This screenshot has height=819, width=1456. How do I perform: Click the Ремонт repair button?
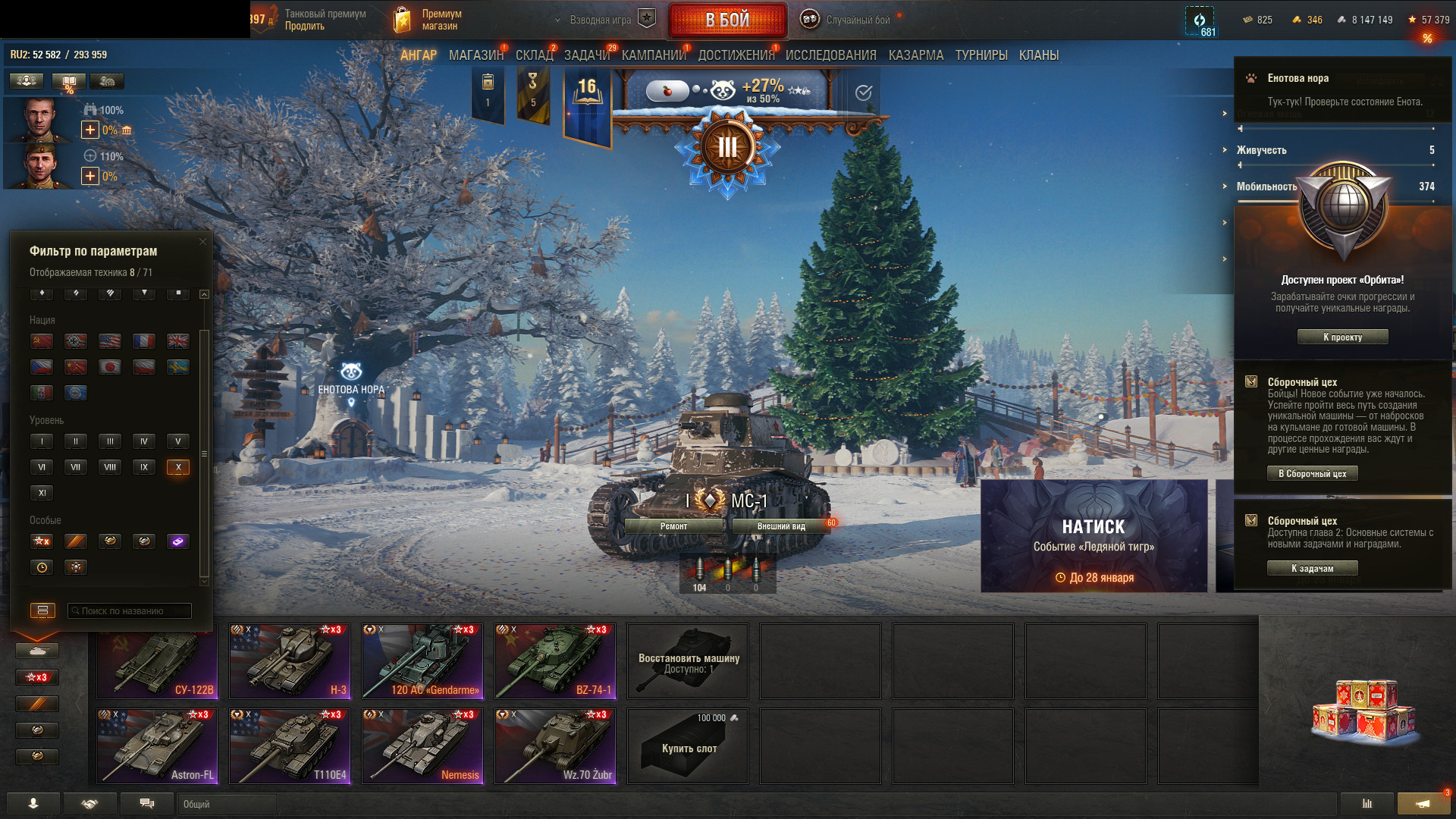[673, 526]
